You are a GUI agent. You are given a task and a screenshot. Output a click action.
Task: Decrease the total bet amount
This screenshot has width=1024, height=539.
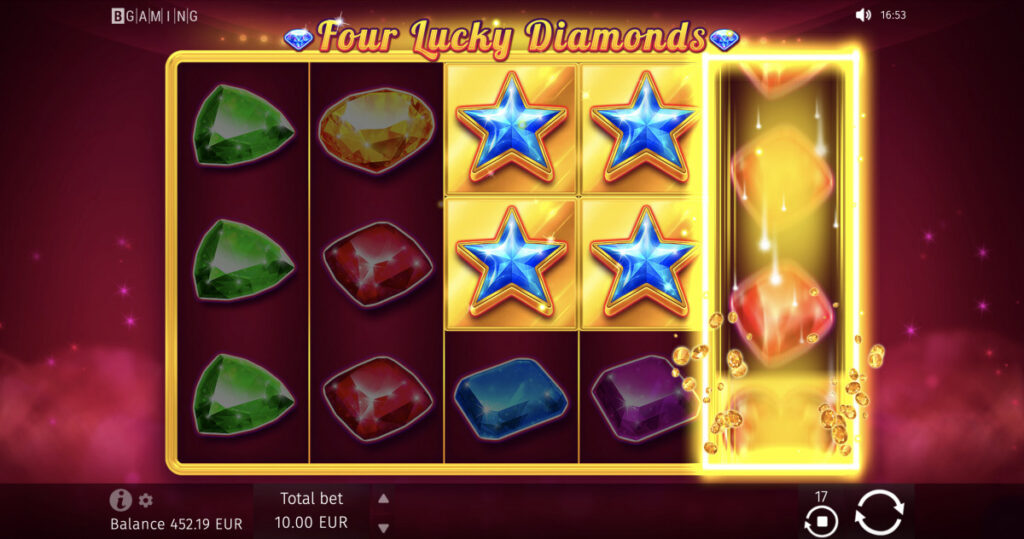click(383, 527)
